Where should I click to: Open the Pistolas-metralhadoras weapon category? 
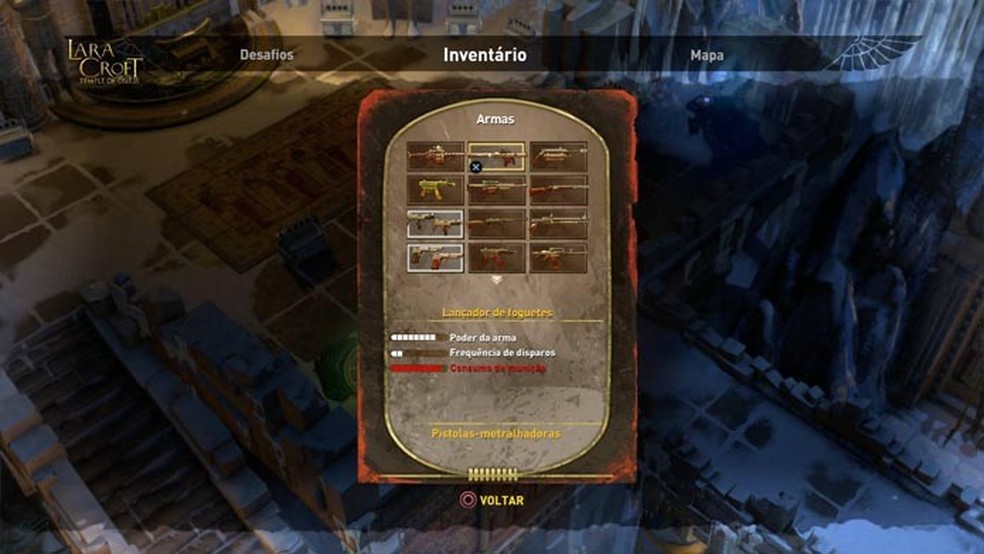[x=497, y=434]
